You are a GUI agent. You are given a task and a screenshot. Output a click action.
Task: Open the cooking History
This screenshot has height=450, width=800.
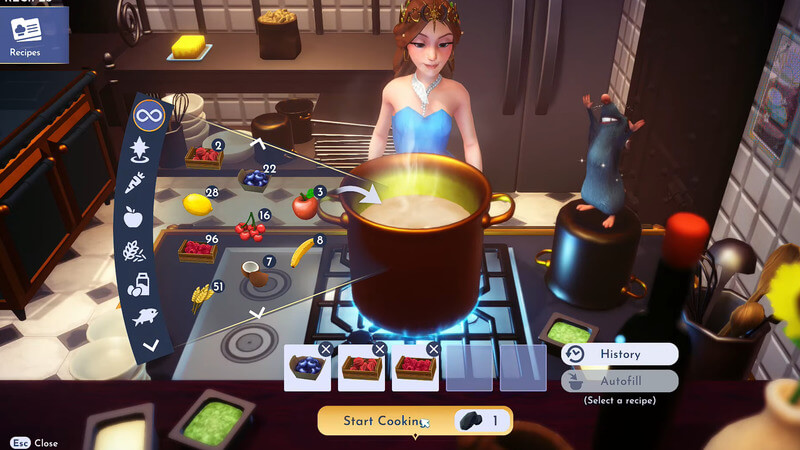[x=619, y=354]
